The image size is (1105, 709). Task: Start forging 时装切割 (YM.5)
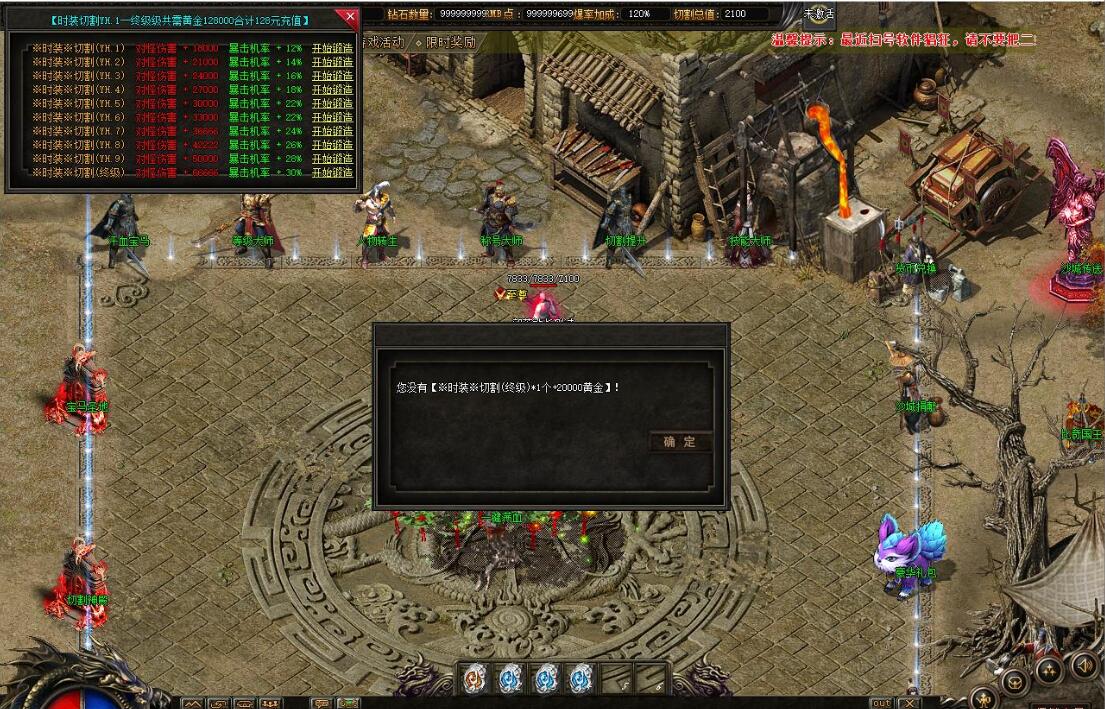(x=332, y=104)
